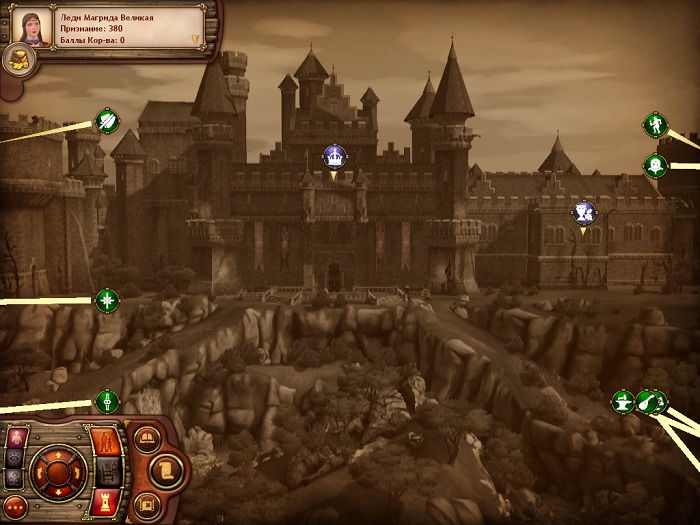Open the kingdom tower view button
Screen dimensions: 700x525
[x=106, y=500]
